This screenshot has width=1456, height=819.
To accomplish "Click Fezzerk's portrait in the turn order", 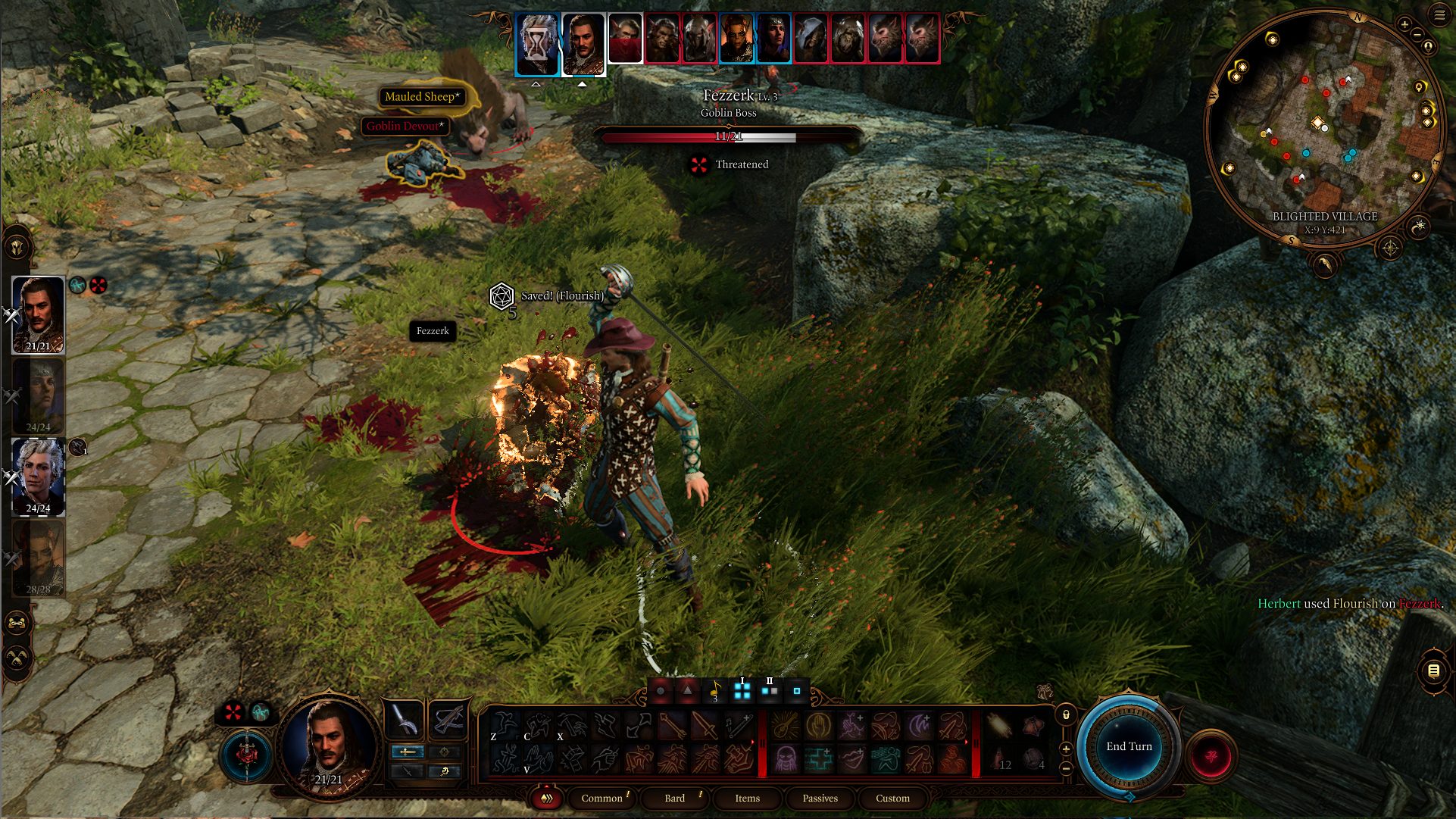I will (x=626, y=38).
